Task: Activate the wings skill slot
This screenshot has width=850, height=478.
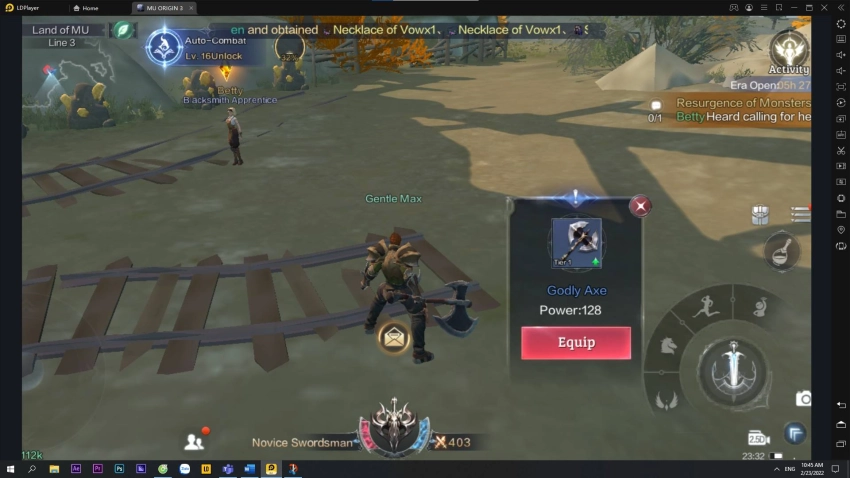Action: tap(666, 400)
